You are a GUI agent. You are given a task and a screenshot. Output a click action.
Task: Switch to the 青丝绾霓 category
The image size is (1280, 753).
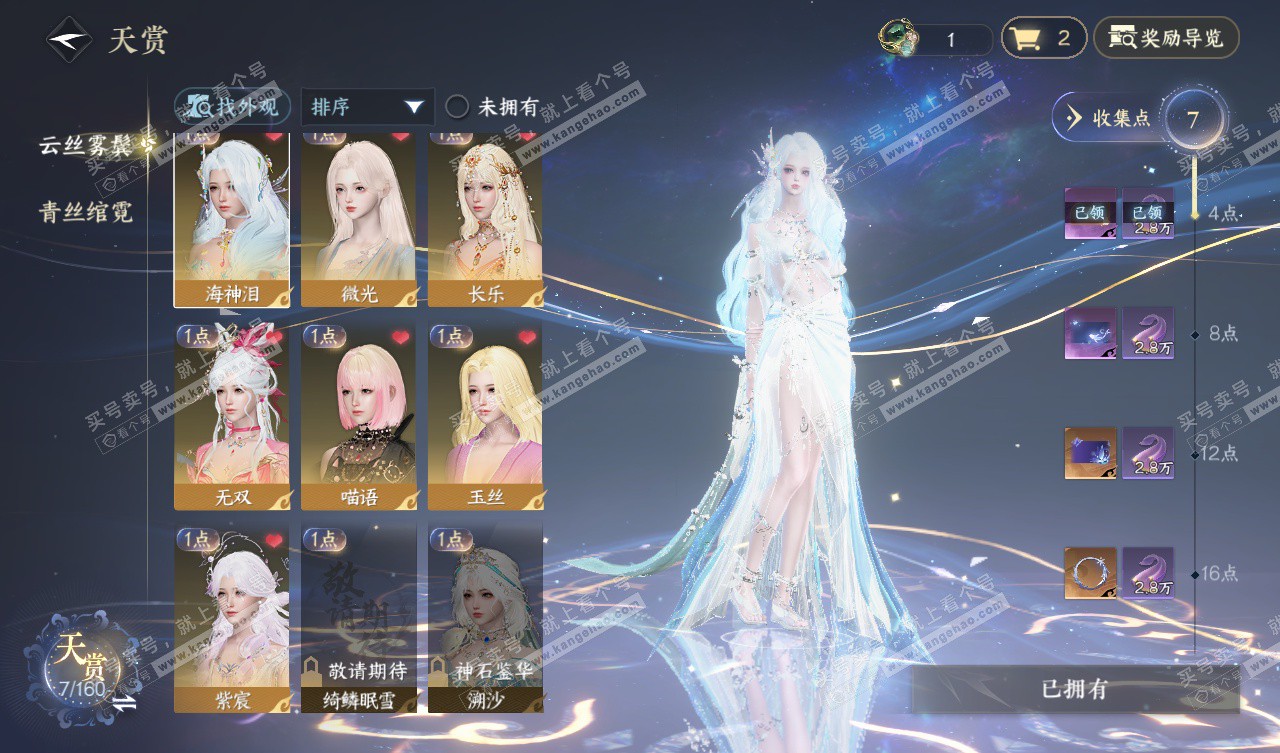click(x=86, y=212)
